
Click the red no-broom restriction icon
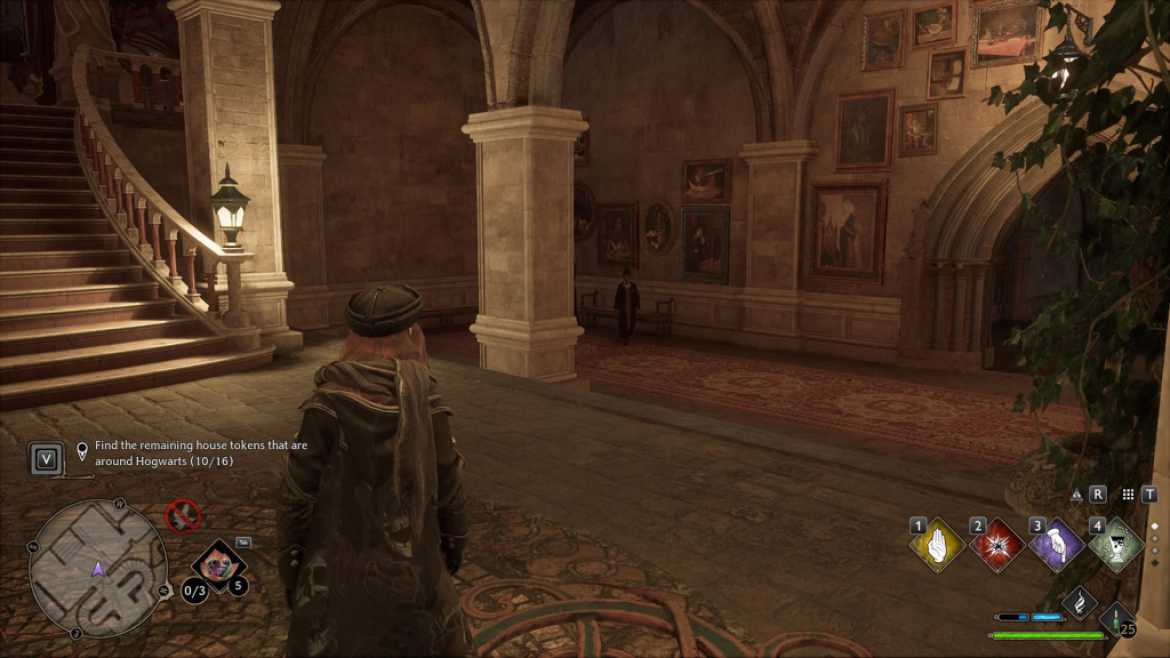tap(183, 516)
